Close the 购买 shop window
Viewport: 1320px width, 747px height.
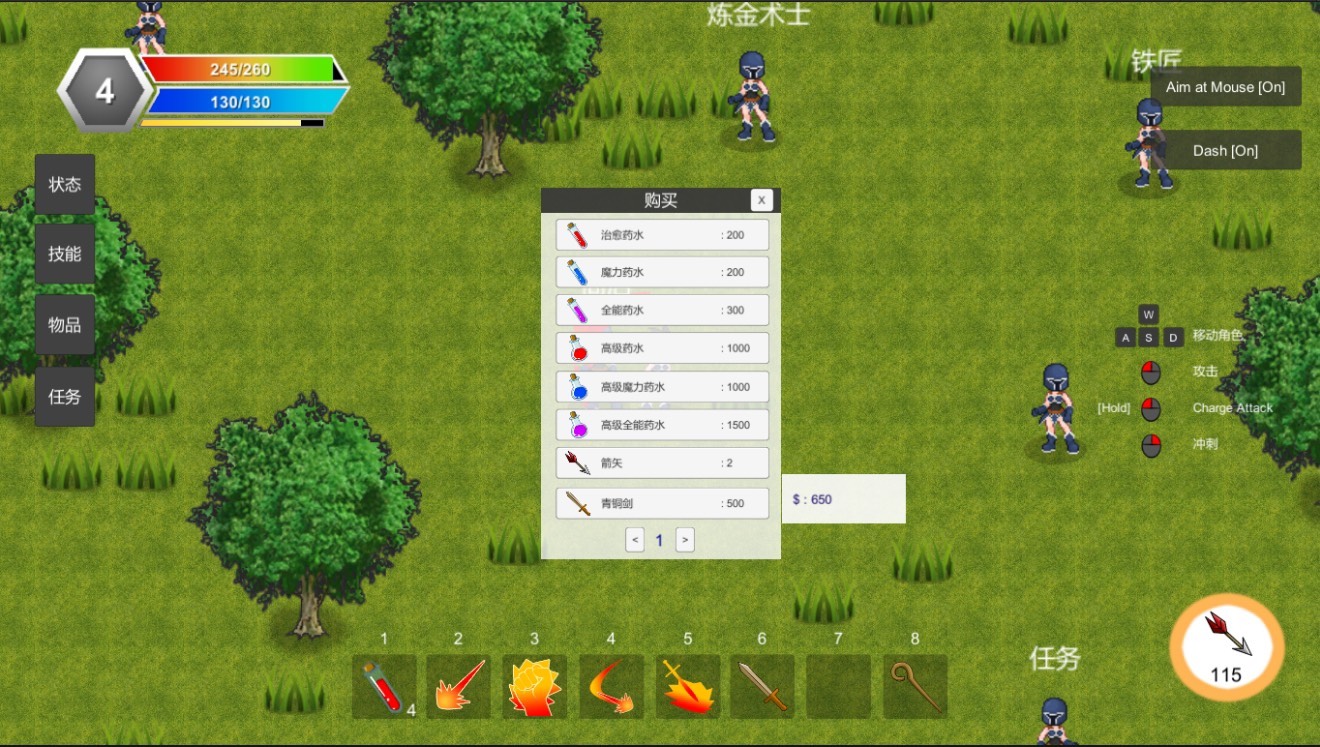point(762,200)
